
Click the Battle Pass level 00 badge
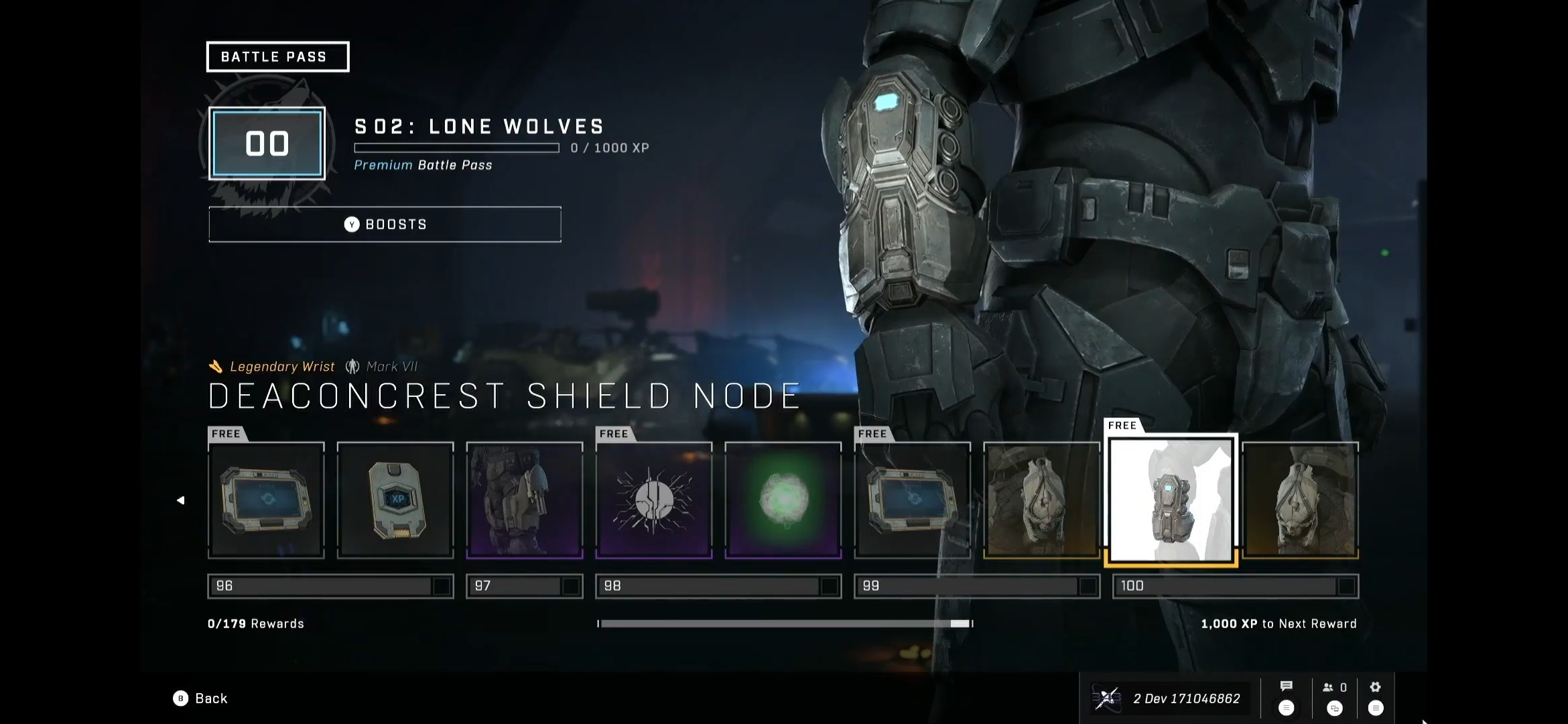(x=267, y=143)
